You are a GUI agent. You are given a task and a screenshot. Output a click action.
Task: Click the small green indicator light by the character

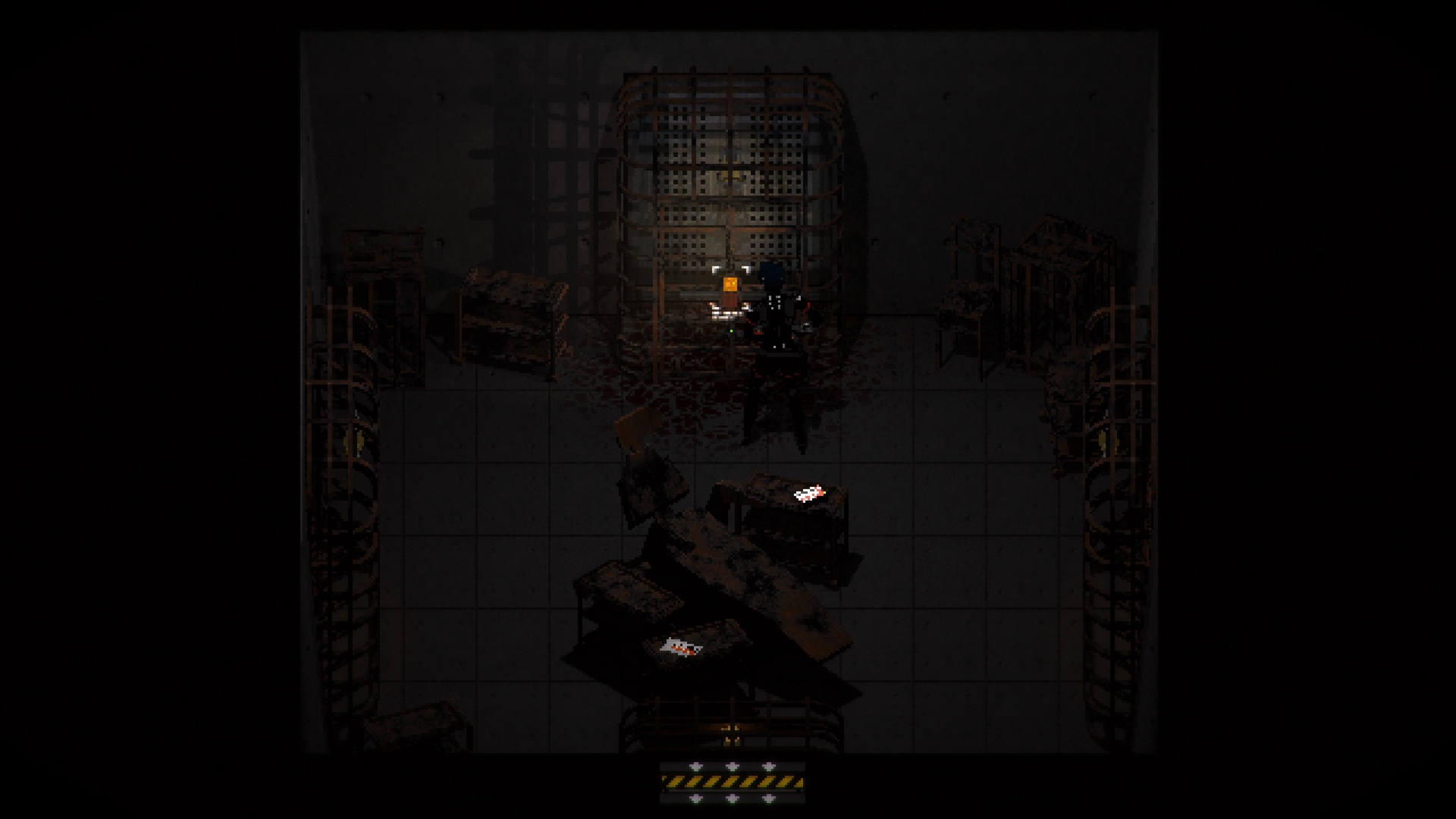pyautogui.click(x=731, y=331)
